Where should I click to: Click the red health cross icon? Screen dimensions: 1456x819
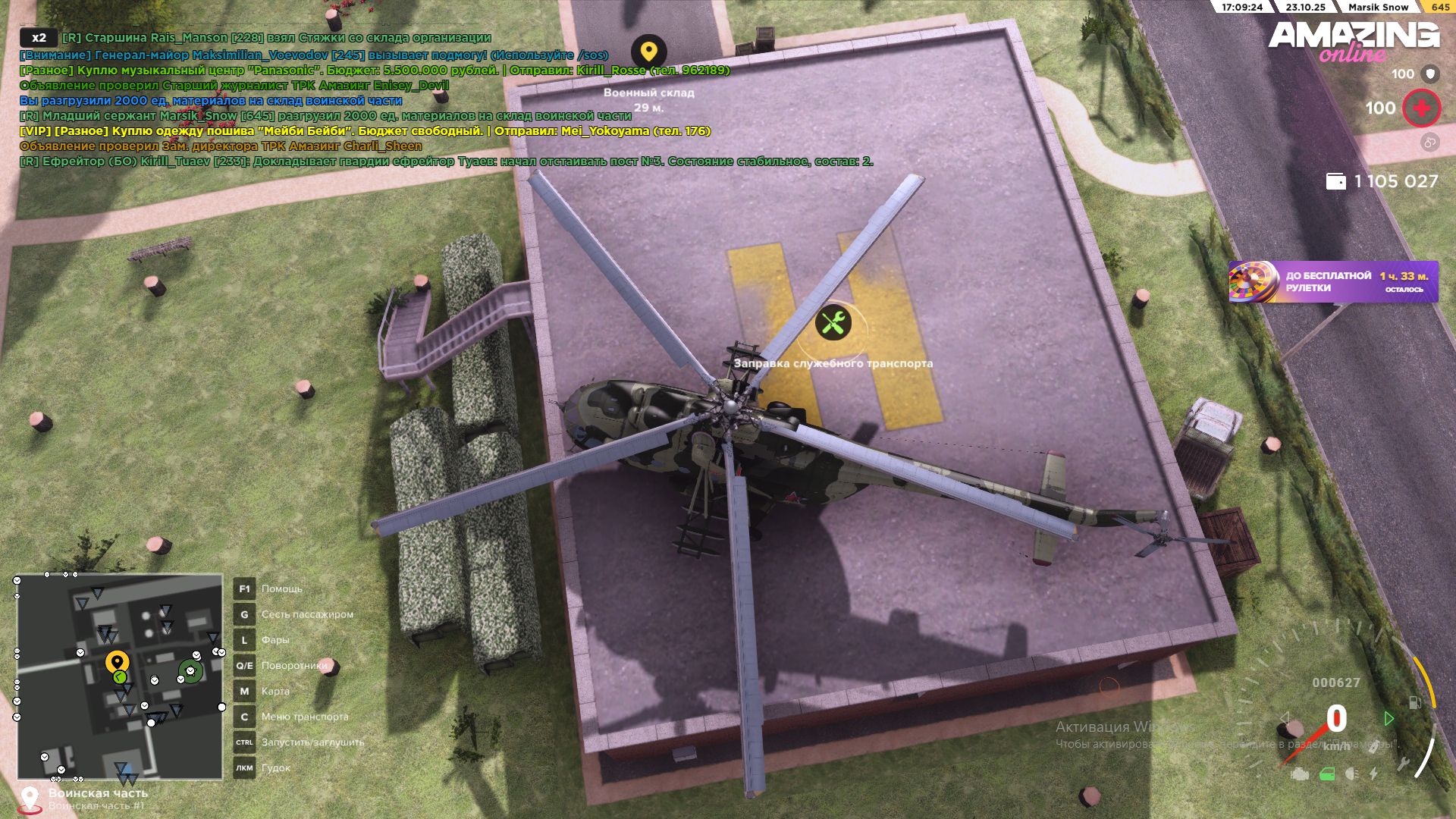[x=1421, y=108]
